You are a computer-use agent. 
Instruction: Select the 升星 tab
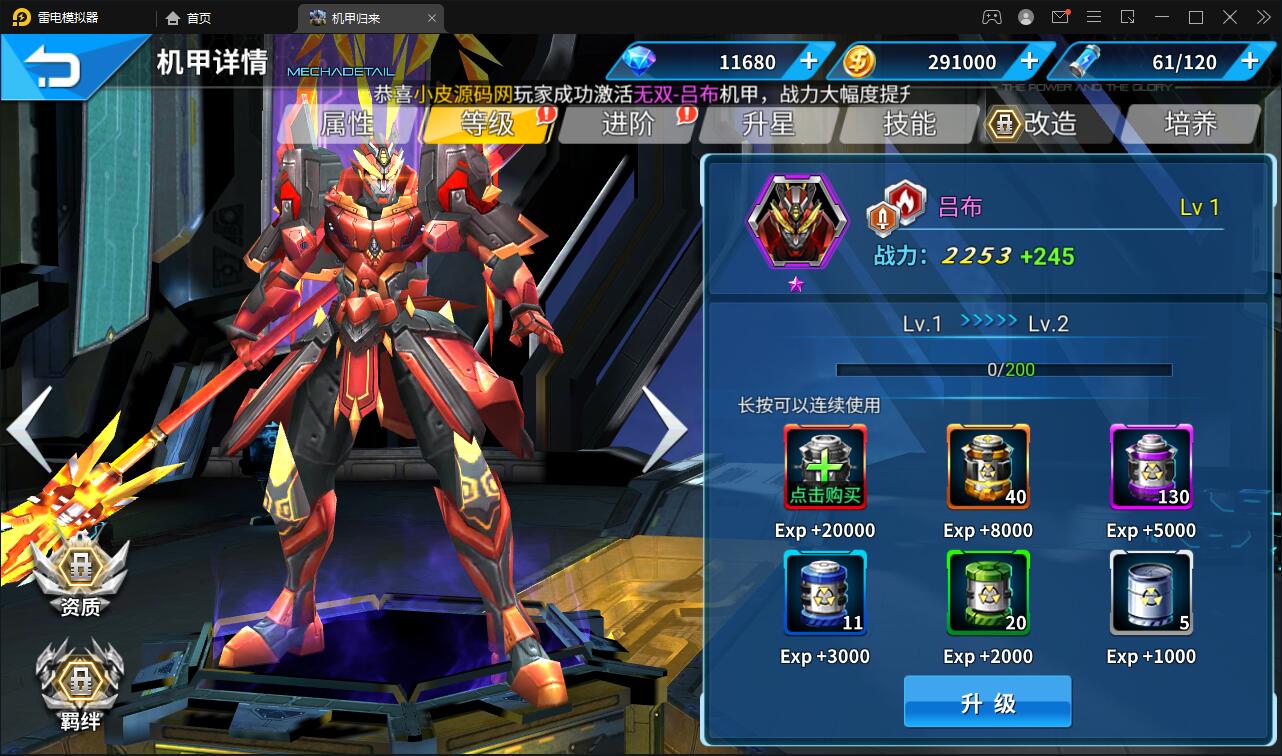(x=768, y=123)
